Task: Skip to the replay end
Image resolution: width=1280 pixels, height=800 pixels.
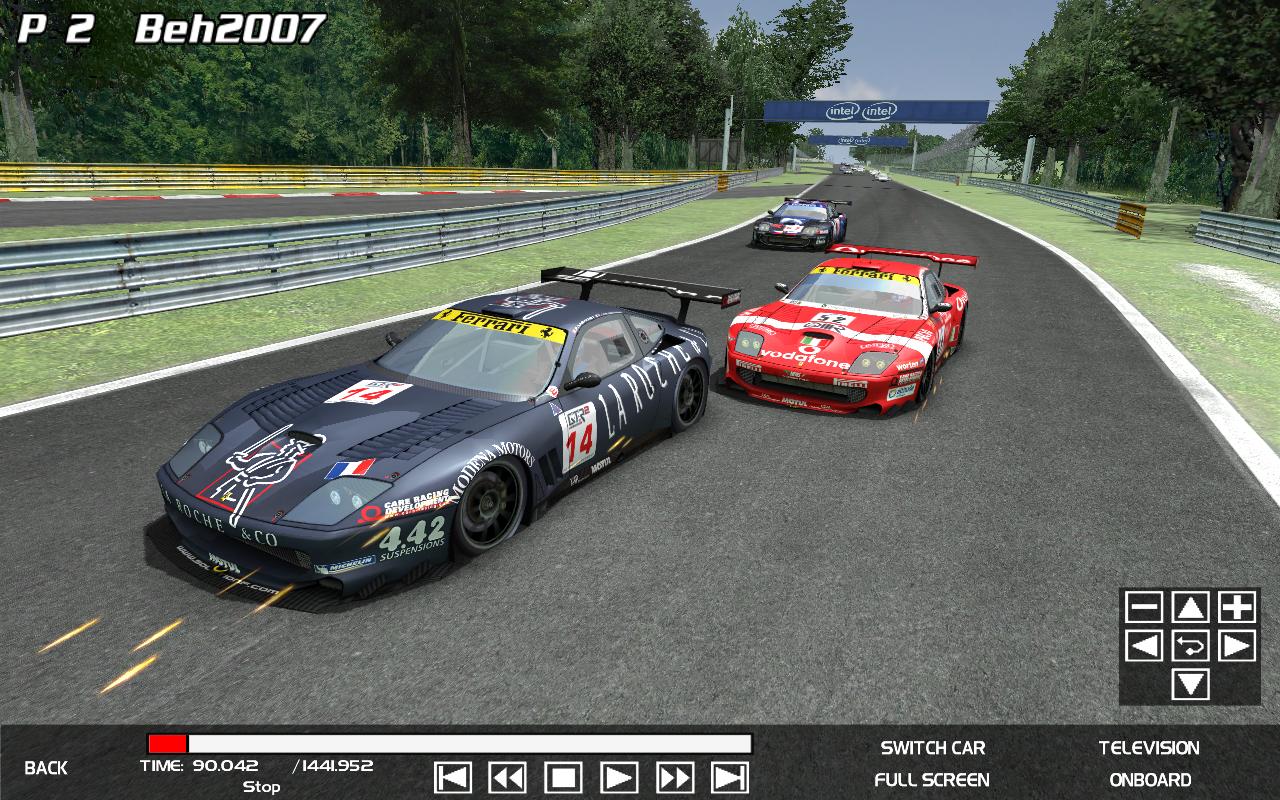Action: pos(730,777)
